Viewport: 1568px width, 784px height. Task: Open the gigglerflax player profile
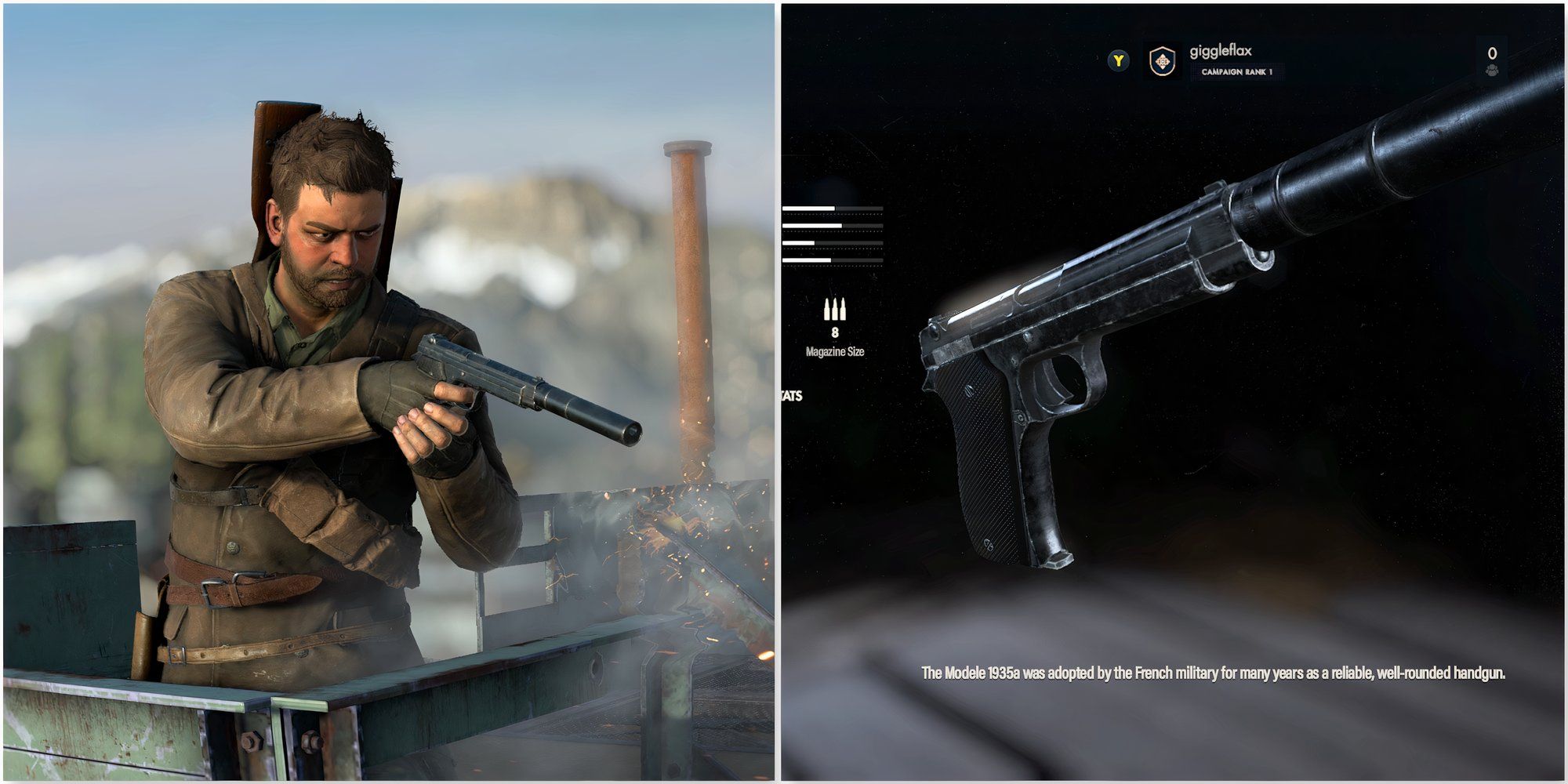click(1223, 49)
